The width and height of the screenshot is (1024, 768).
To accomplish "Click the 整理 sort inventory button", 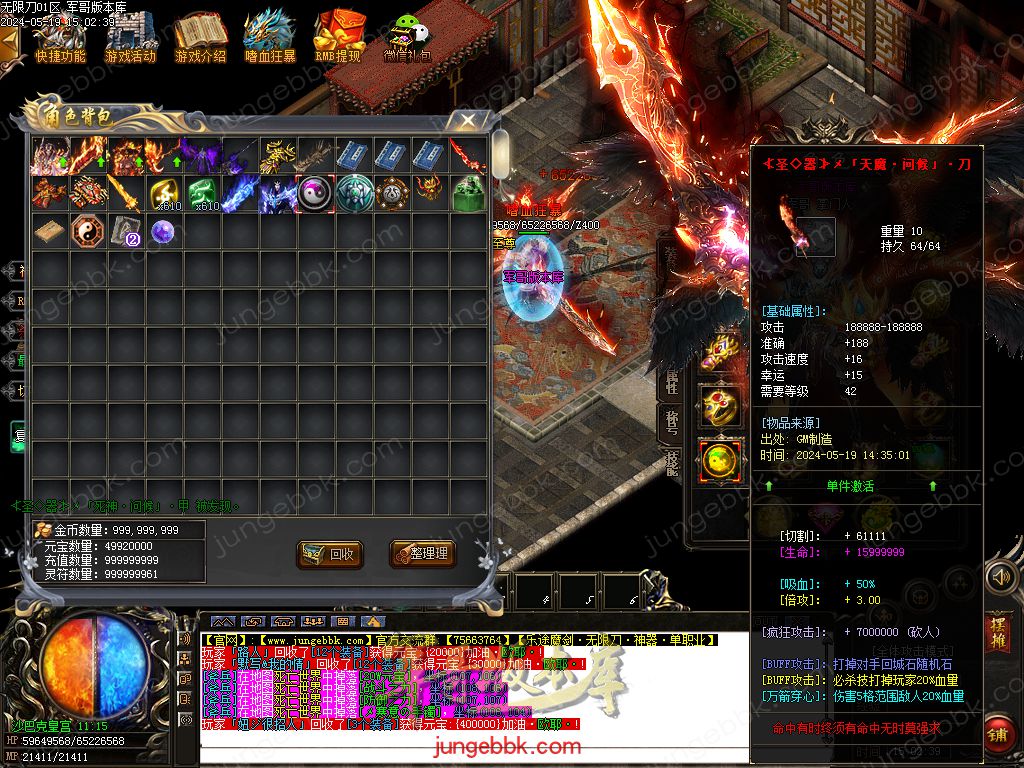I will pos(419,553).
